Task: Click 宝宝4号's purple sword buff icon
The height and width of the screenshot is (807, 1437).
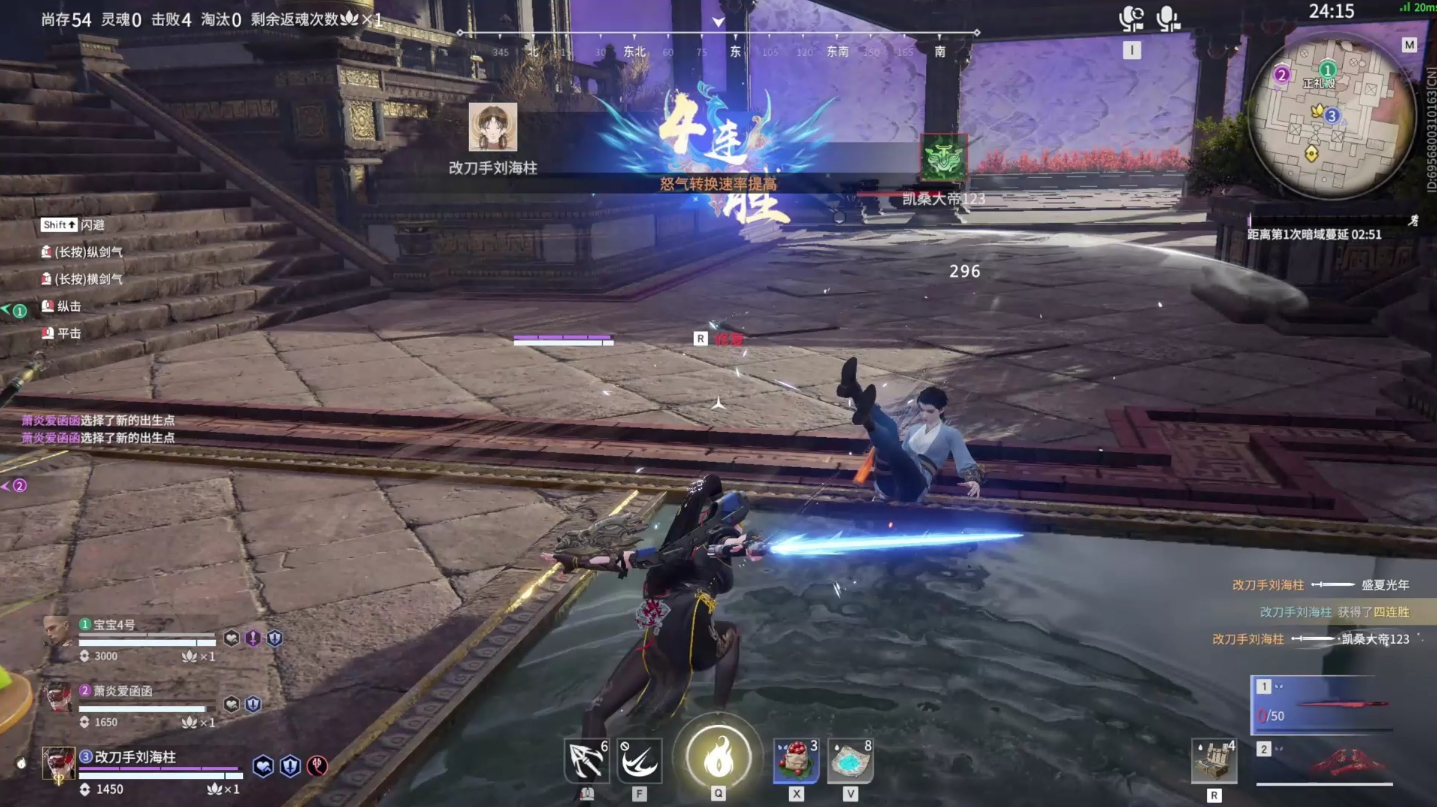Action: click(x=253, y=638)
